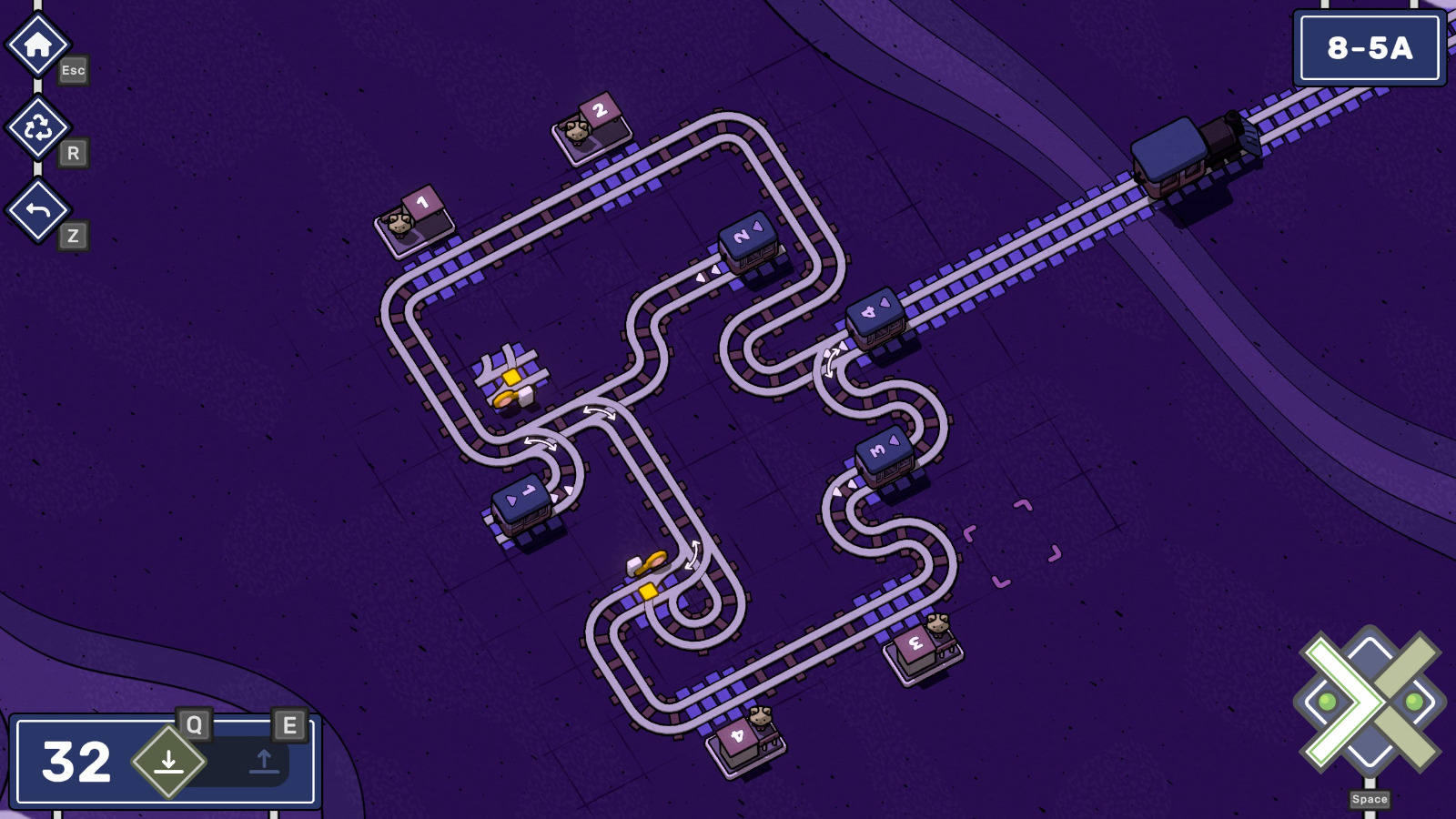This screenshot has height=819, width=1456.
Task: Click the R key hint next to restart
Action: click(x=73, y=153)
